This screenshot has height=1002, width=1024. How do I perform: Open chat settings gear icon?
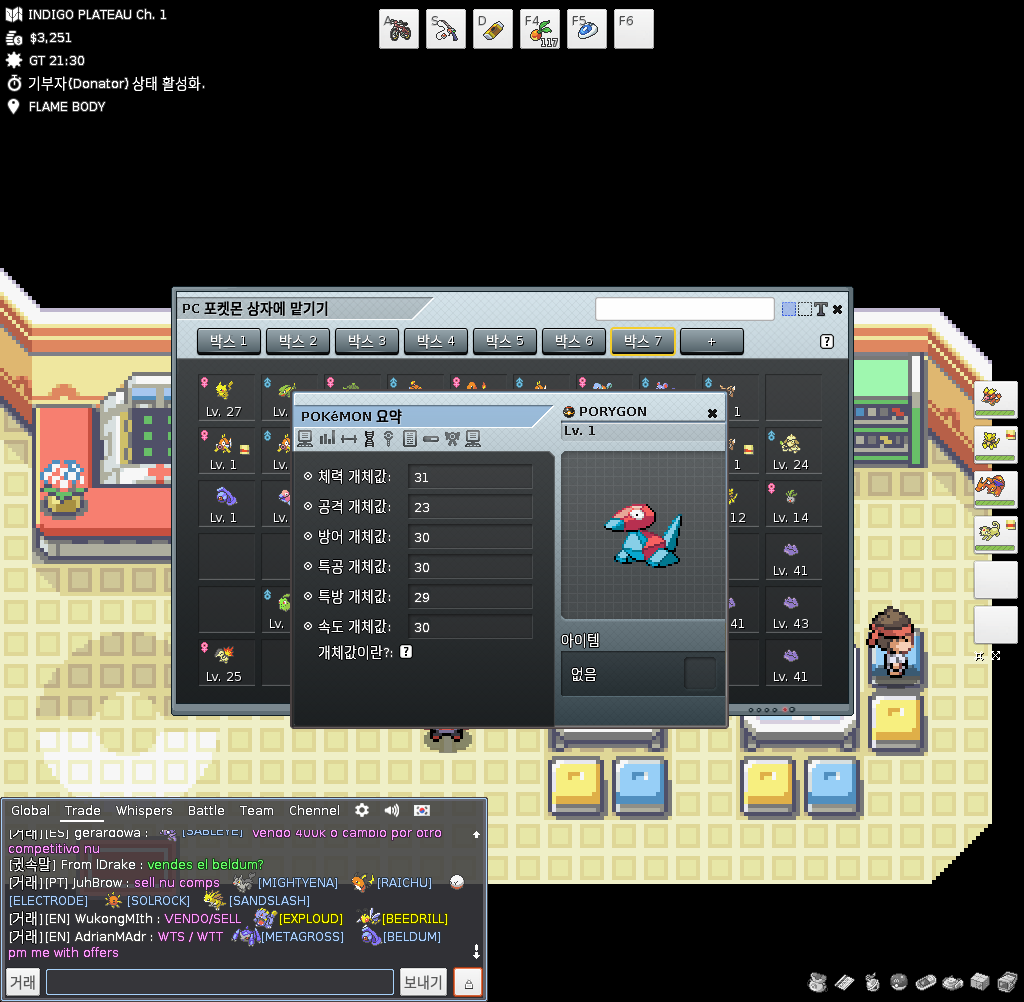[x=362, y=810]
